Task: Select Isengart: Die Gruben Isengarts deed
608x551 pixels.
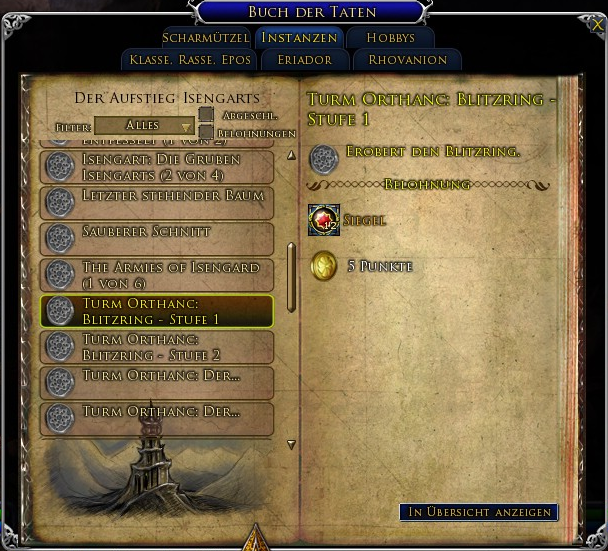Action: [x=157, y=167]
